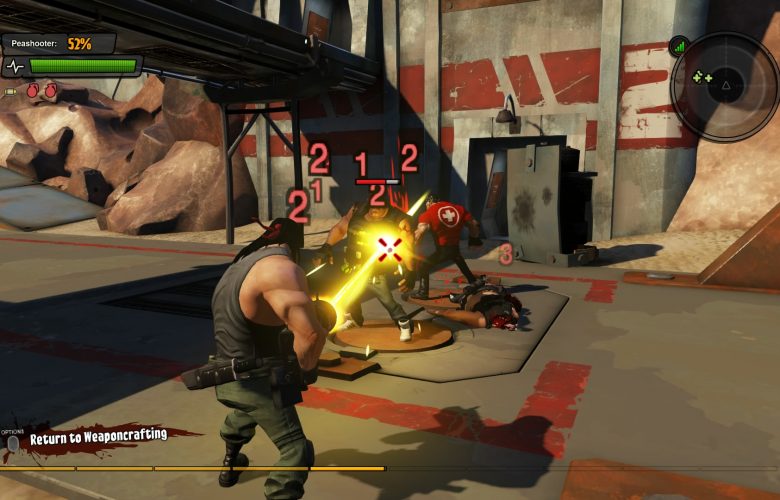Select the red grenade icons

point(41,91)
